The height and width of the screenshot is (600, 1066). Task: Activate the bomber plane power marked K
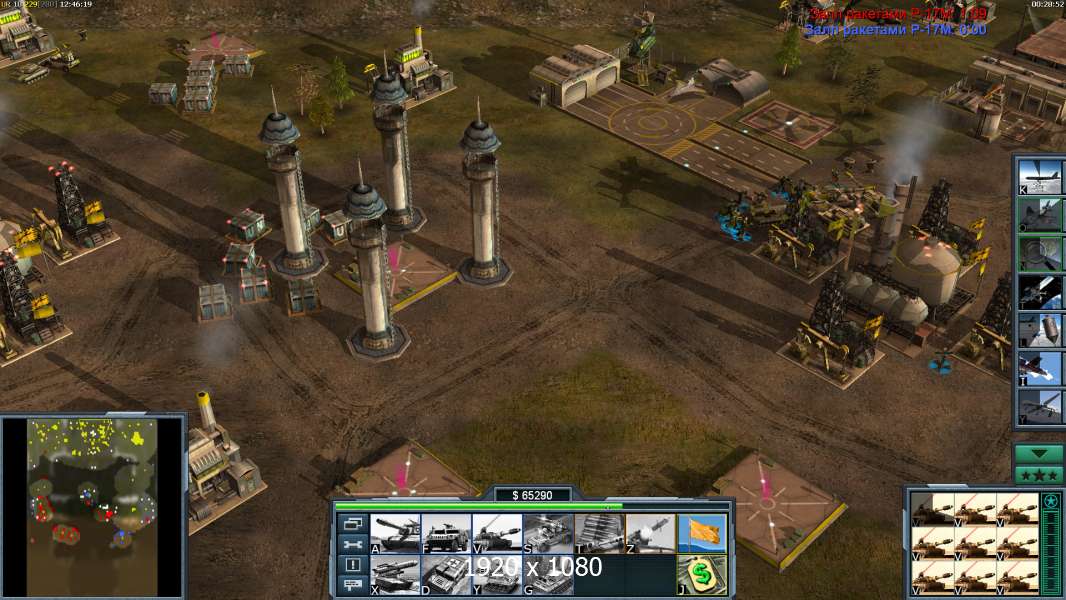click(x=1040, y=176)
